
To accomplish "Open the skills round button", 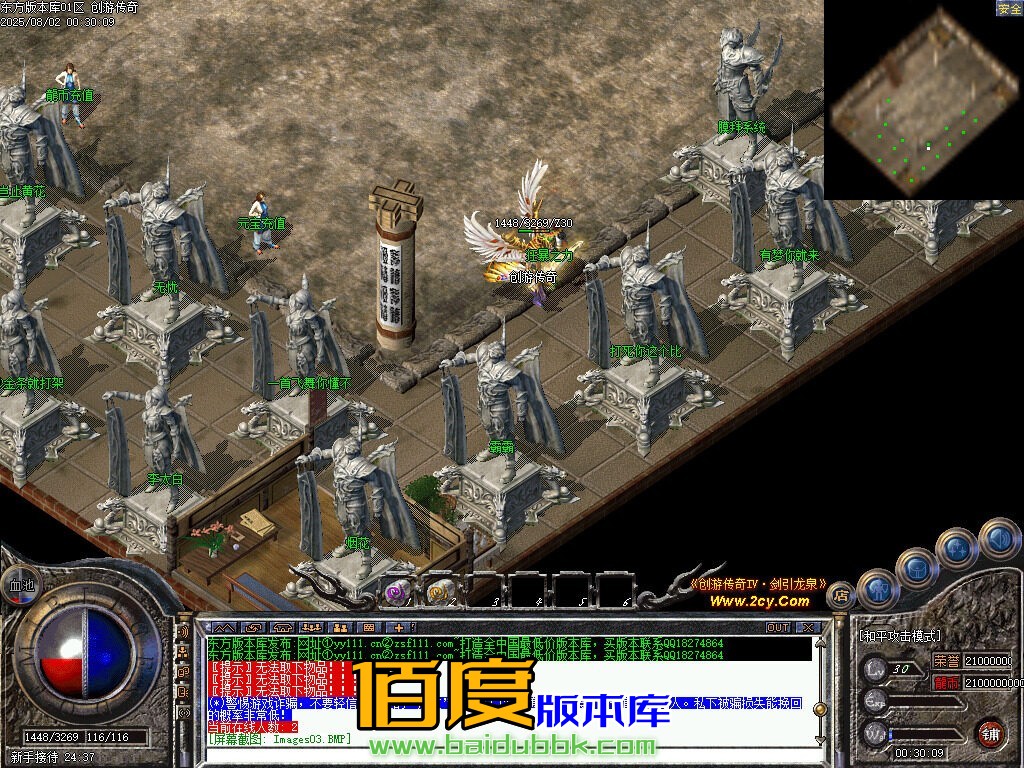I will (957, 548).
